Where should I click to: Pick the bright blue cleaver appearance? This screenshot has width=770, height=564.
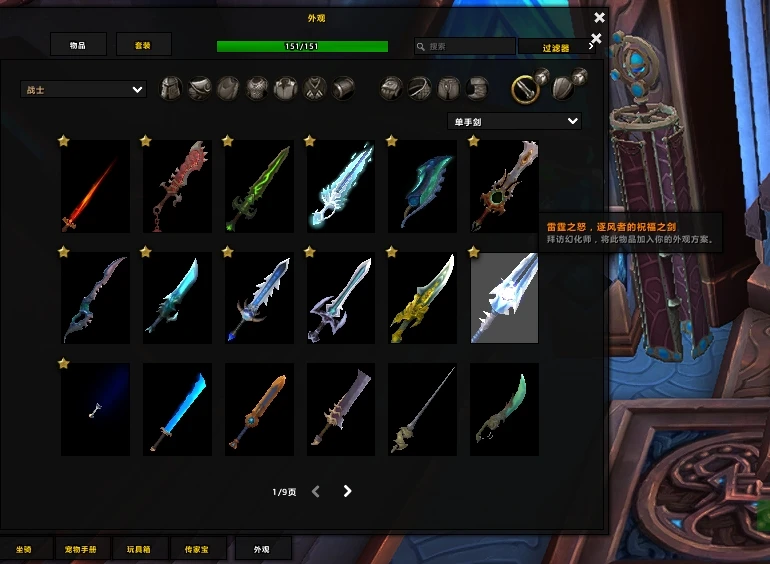(177, 410)
